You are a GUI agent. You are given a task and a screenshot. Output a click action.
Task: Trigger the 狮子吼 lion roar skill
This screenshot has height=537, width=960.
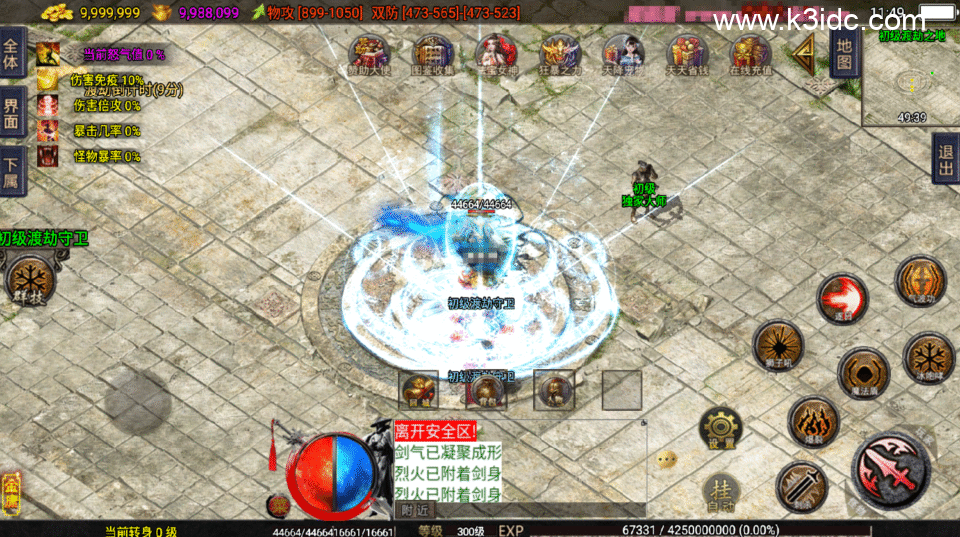point(777,345)
